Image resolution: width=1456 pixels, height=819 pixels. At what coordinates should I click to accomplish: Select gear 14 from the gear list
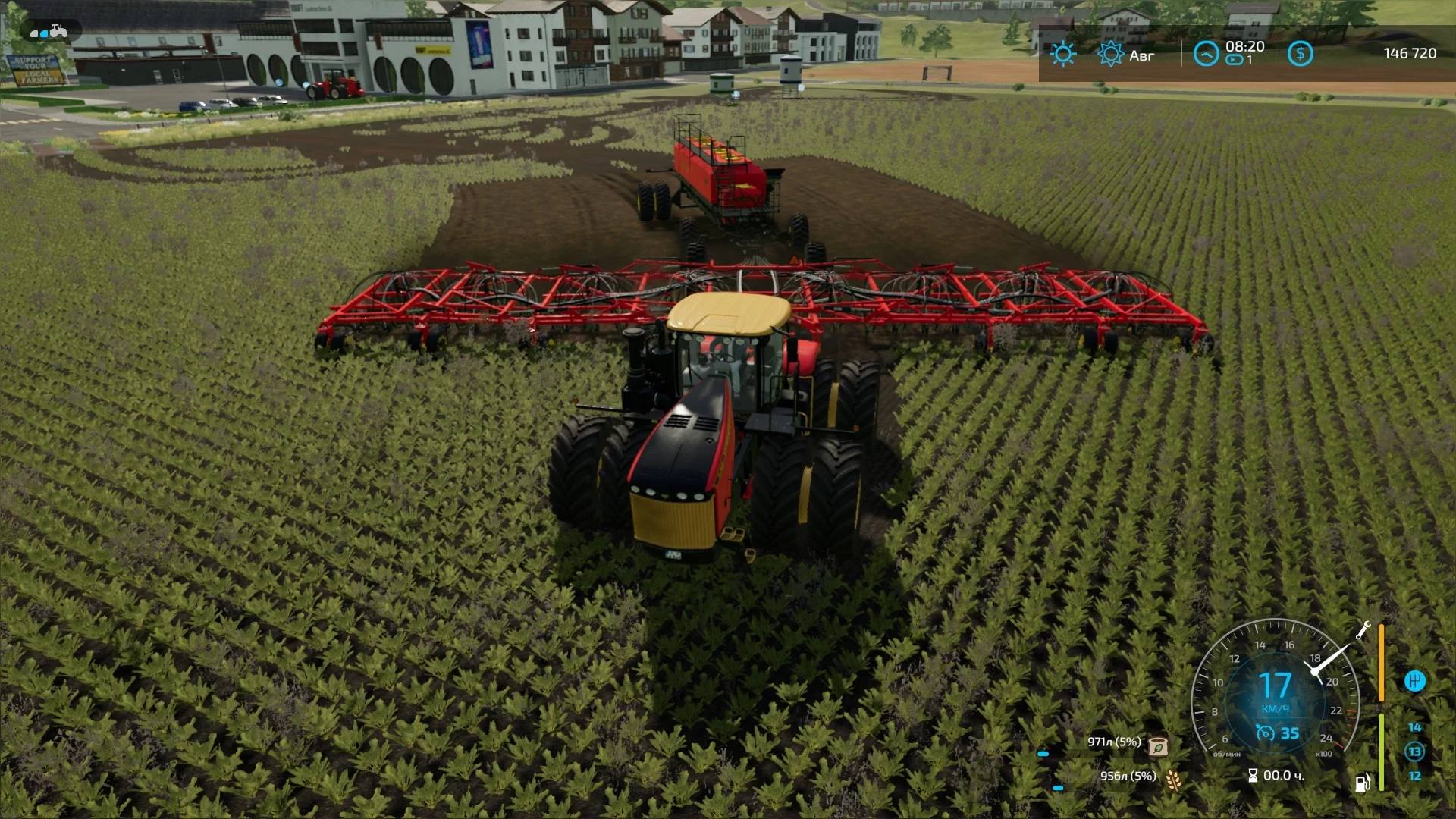tap(1417, 727)
